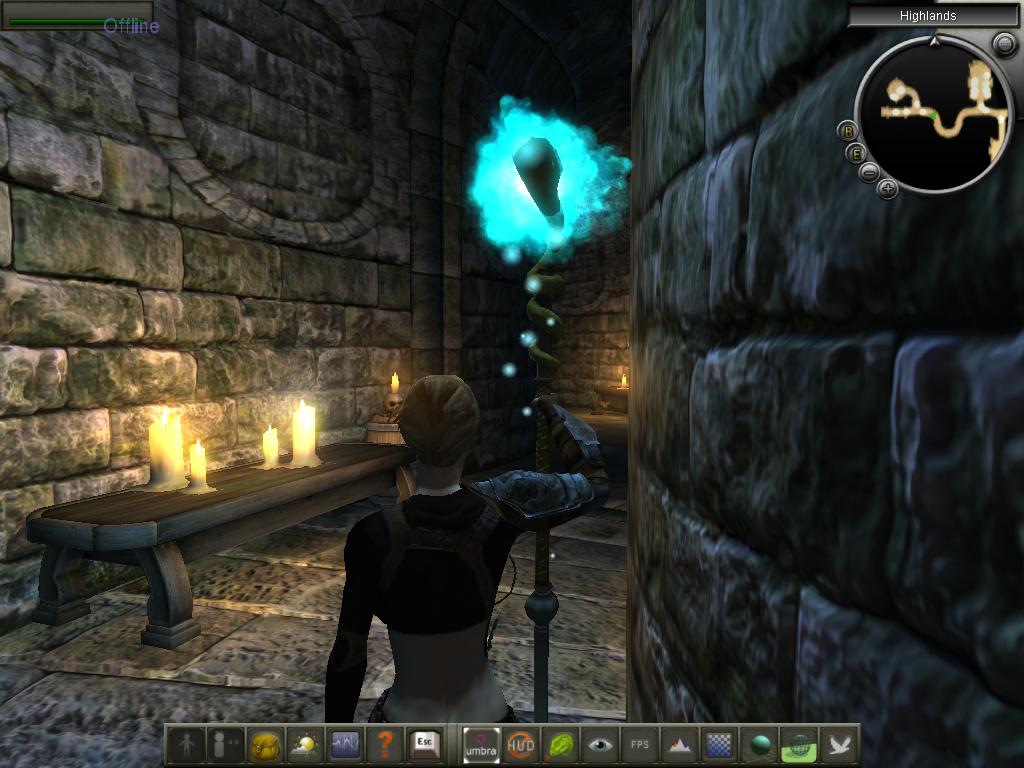The image size is (1024, 768).
Task: Toggle the FPS display button
Action: pyautogui.click(x=638, y=745)
